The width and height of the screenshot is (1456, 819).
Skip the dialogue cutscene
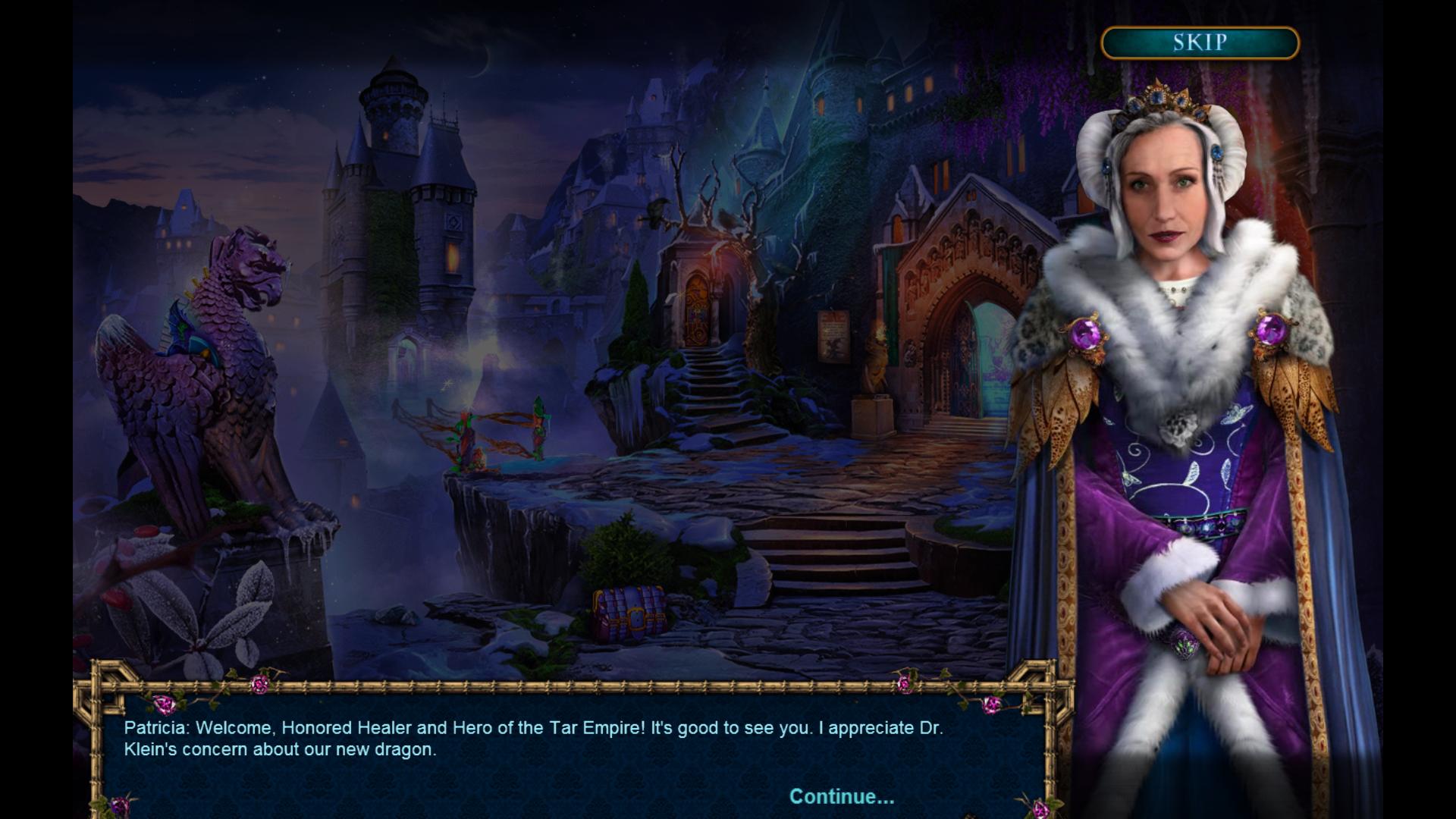pyautogui.click(x=1200, y=42)
